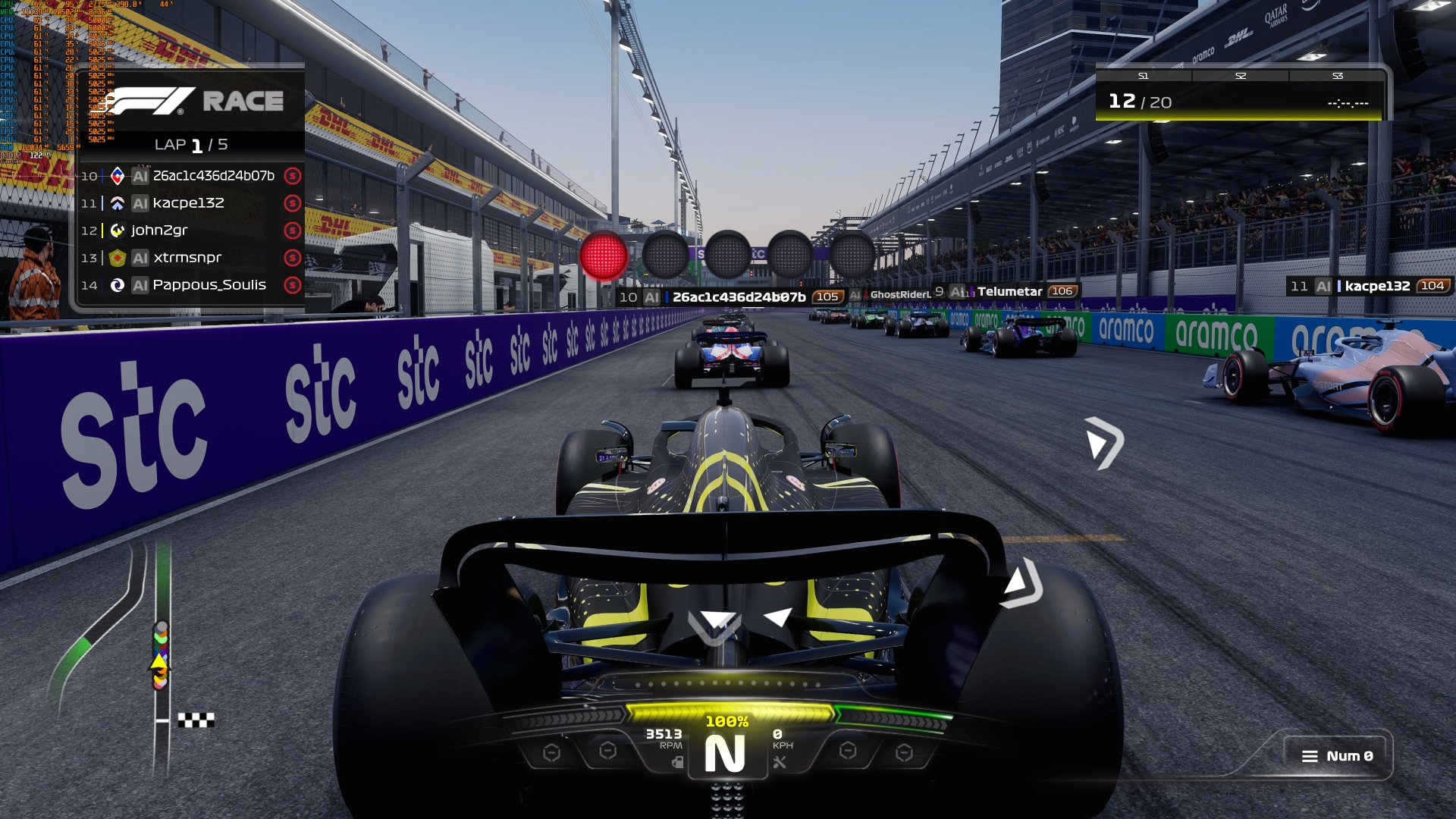Select the soft tyre icon next to kacpe132
Image resolution: width=1456 pixels, height=819 pixels.
(290, 202)
